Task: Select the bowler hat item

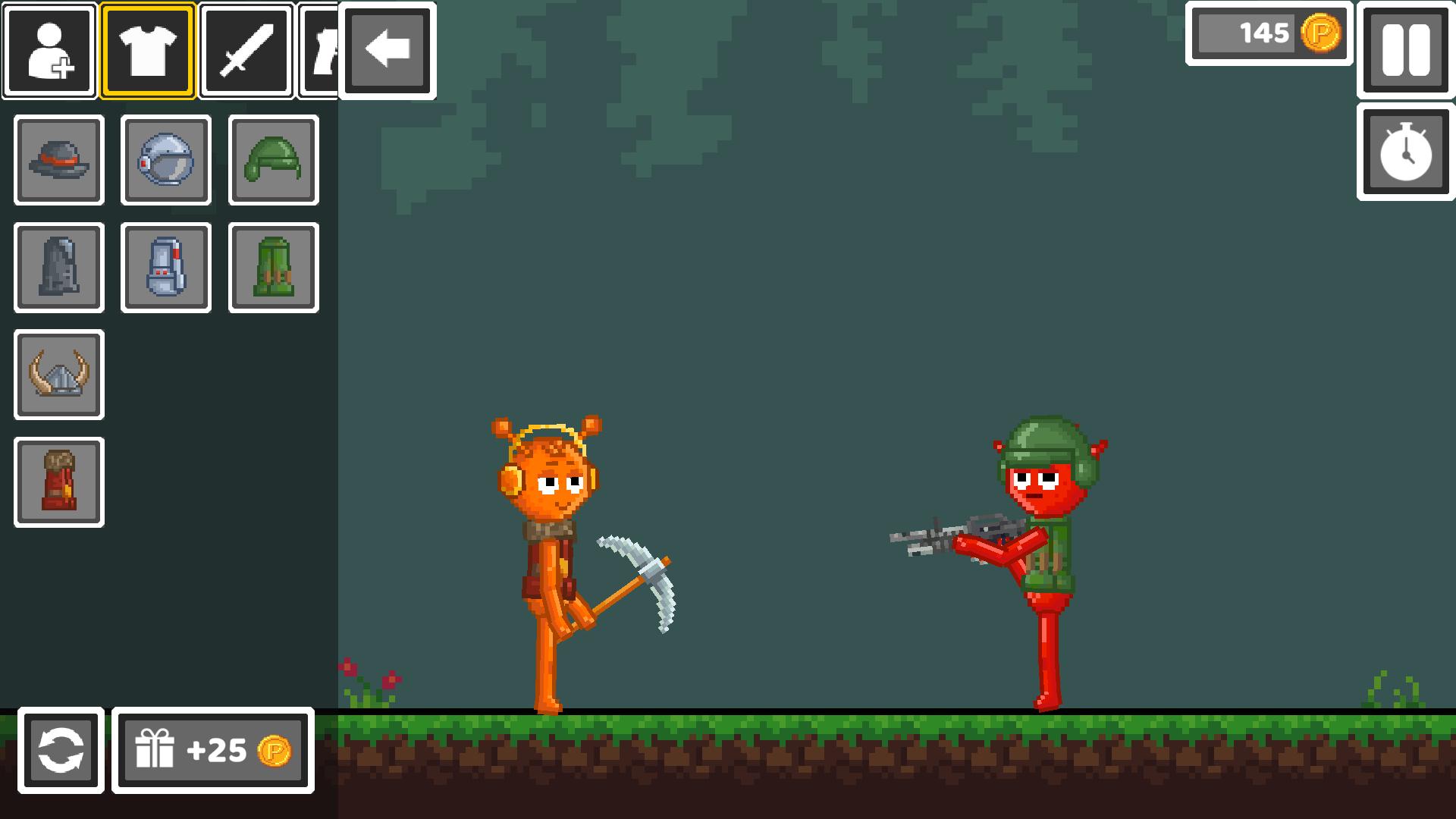Action: [58, 161]
